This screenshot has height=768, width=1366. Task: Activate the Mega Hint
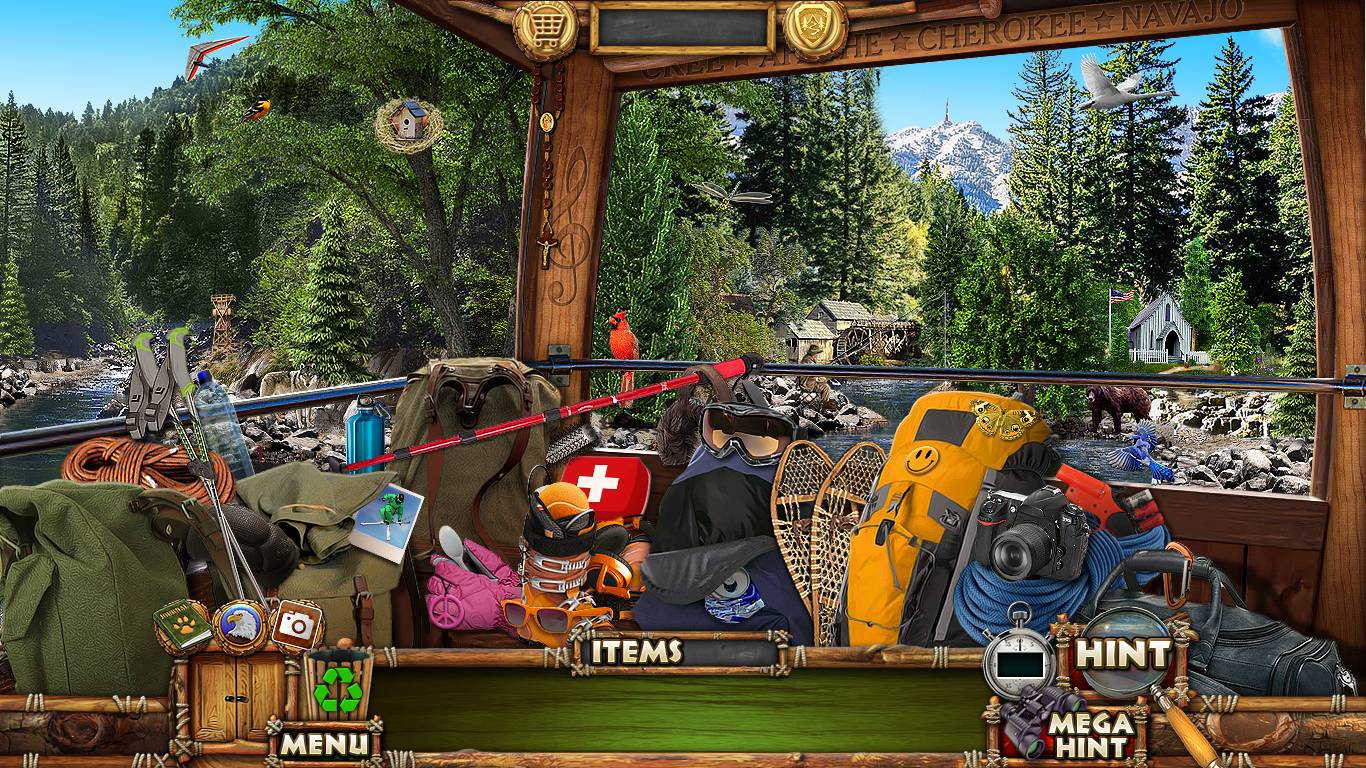(1090, 735)
